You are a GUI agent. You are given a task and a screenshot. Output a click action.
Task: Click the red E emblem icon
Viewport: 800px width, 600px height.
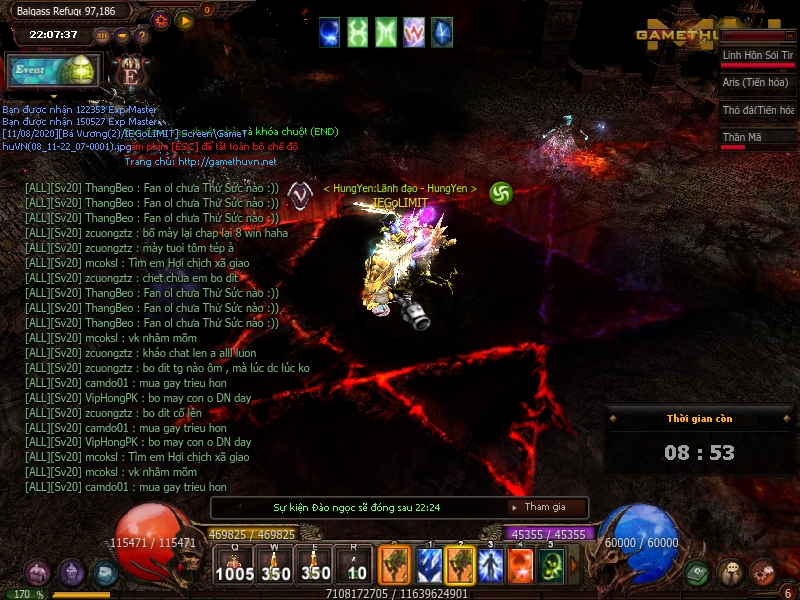pyautogui.click(x=129, y=71)
